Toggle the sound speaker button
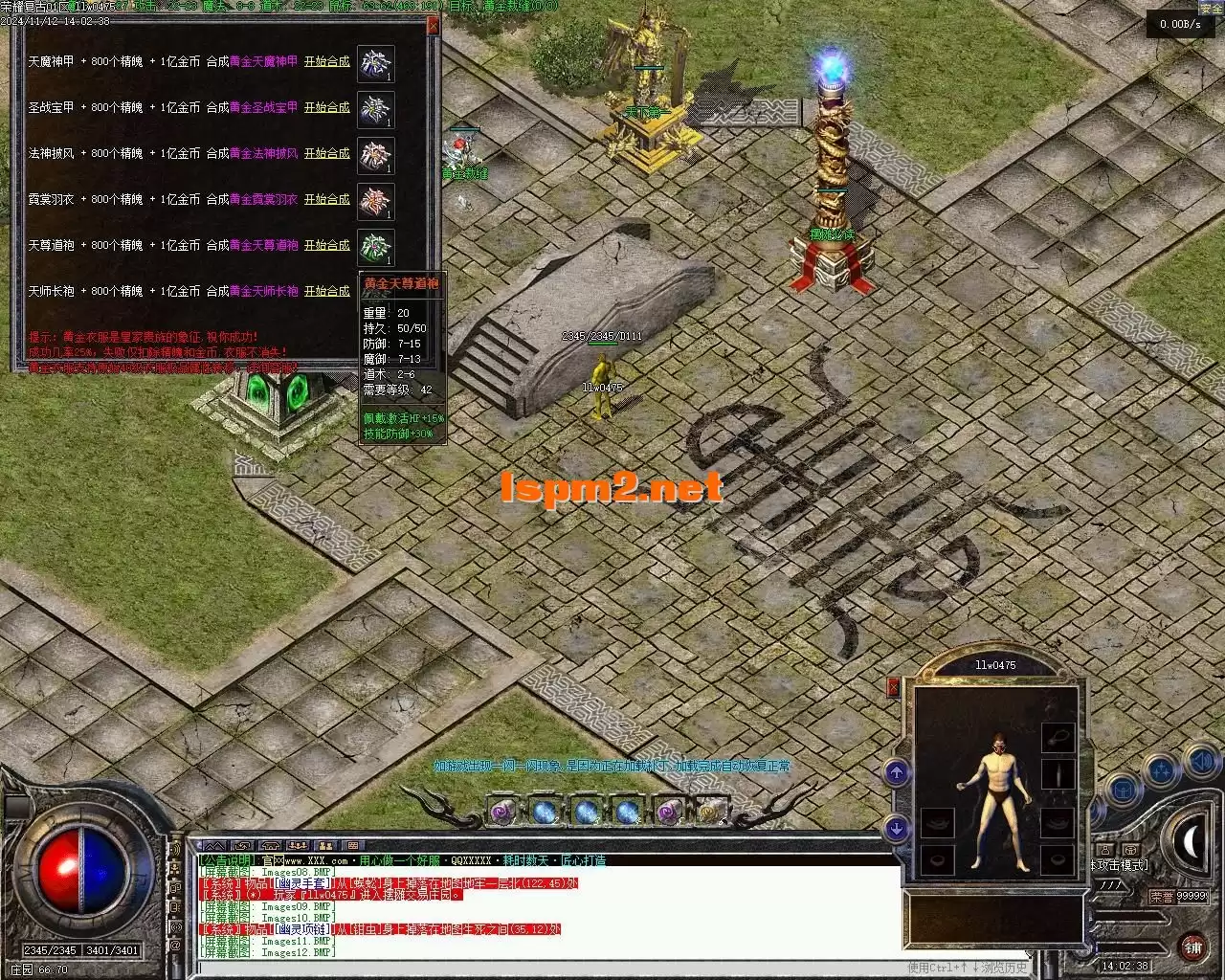This screenshot has width=1225, height=980. click(x=1200, y=763)
